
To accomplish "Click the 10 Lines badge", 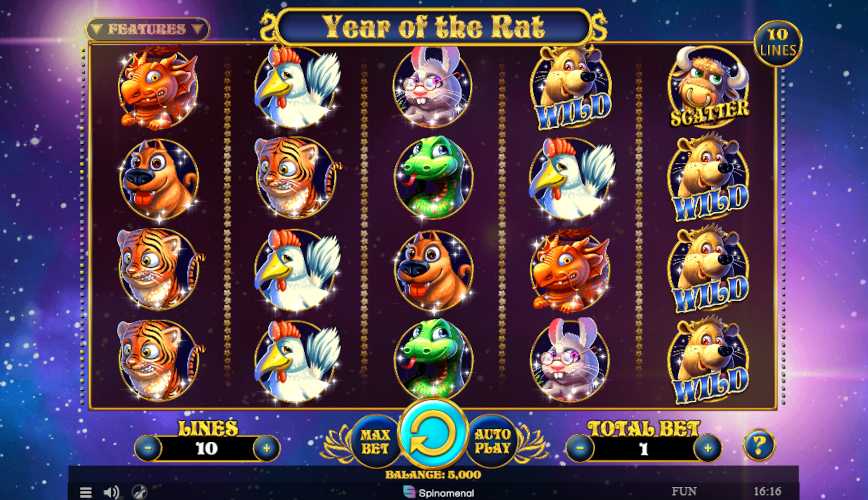I will point(777,43).
